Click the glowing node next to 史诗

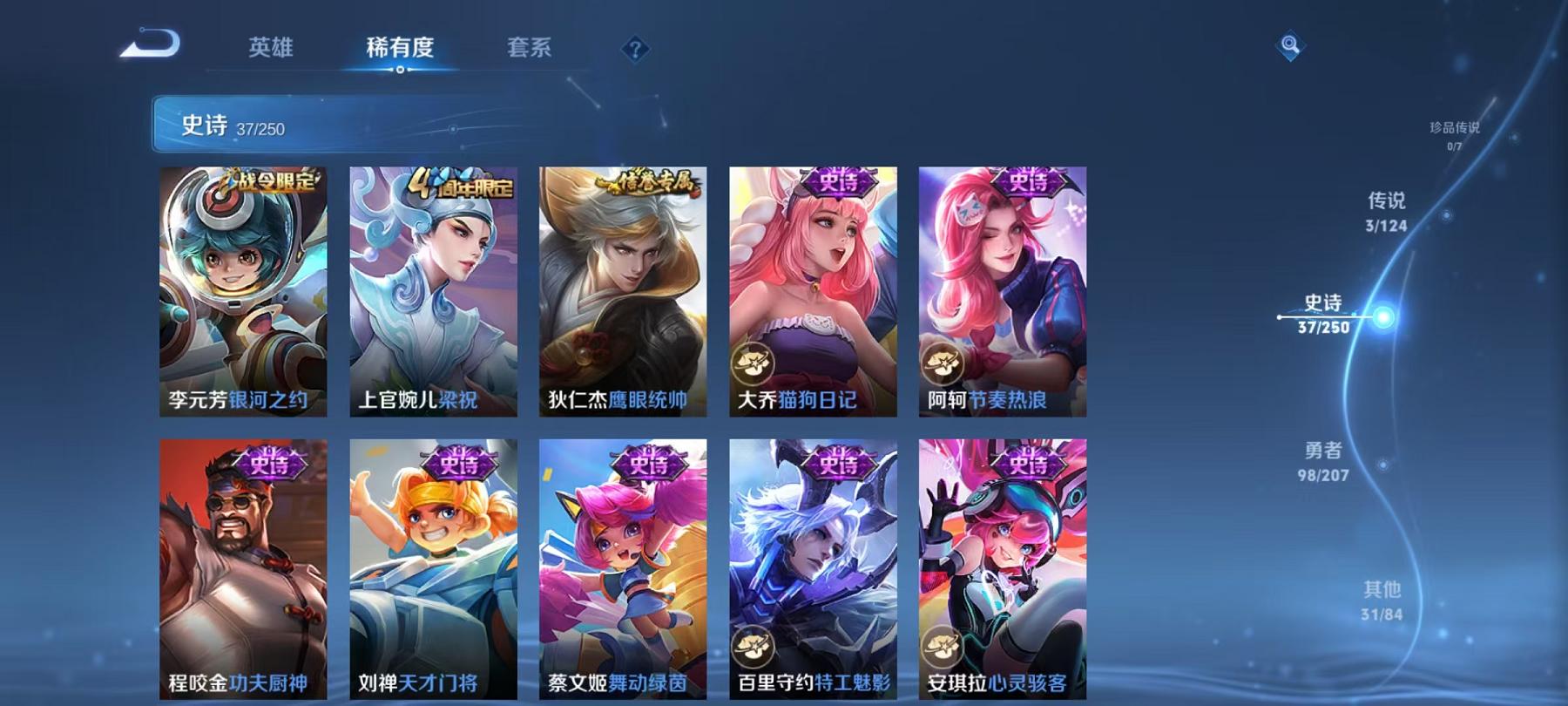pyautogui.click(x=1383, y=316)
